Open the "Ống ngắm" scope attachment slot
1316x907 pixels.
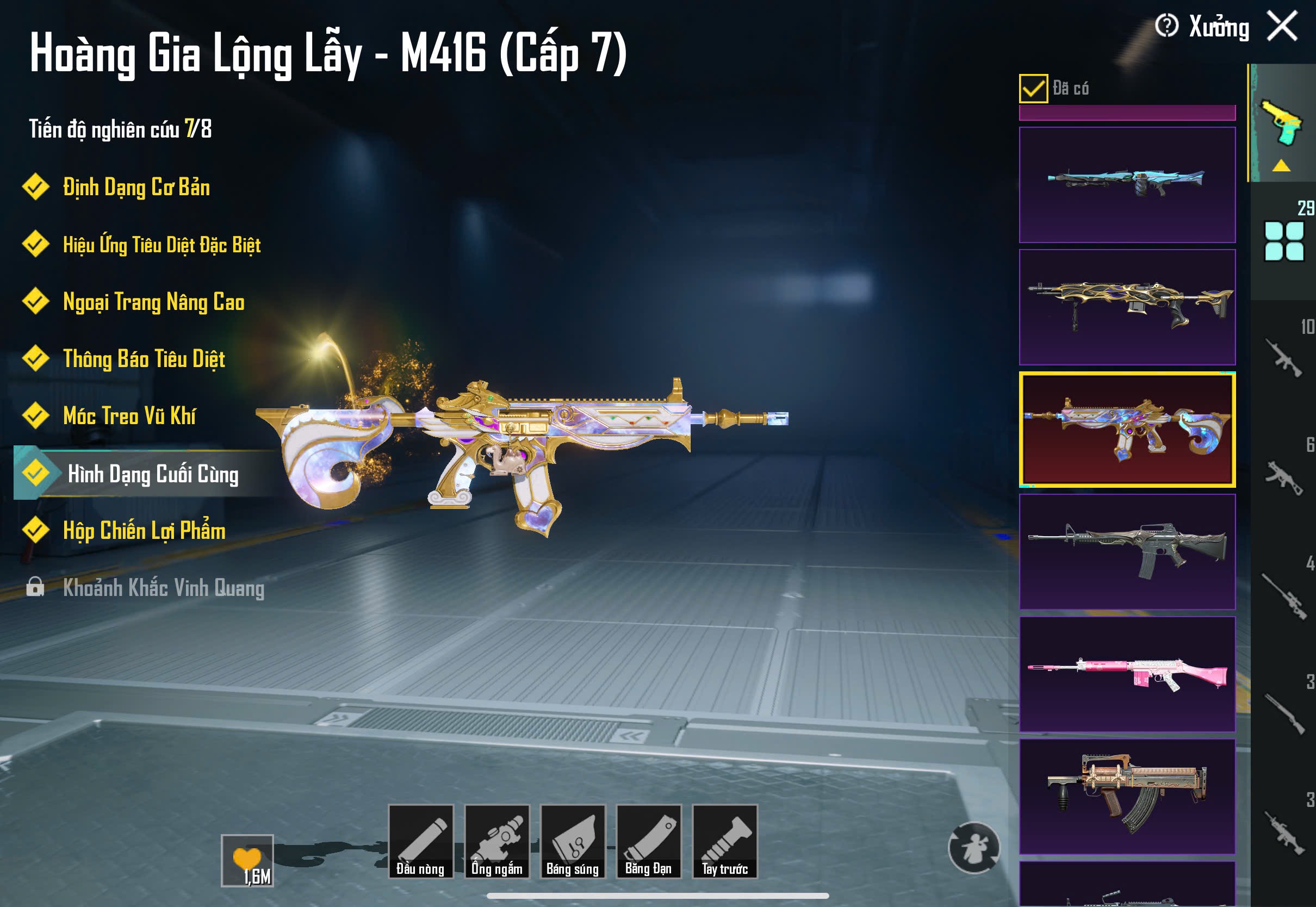pos(496,842)
